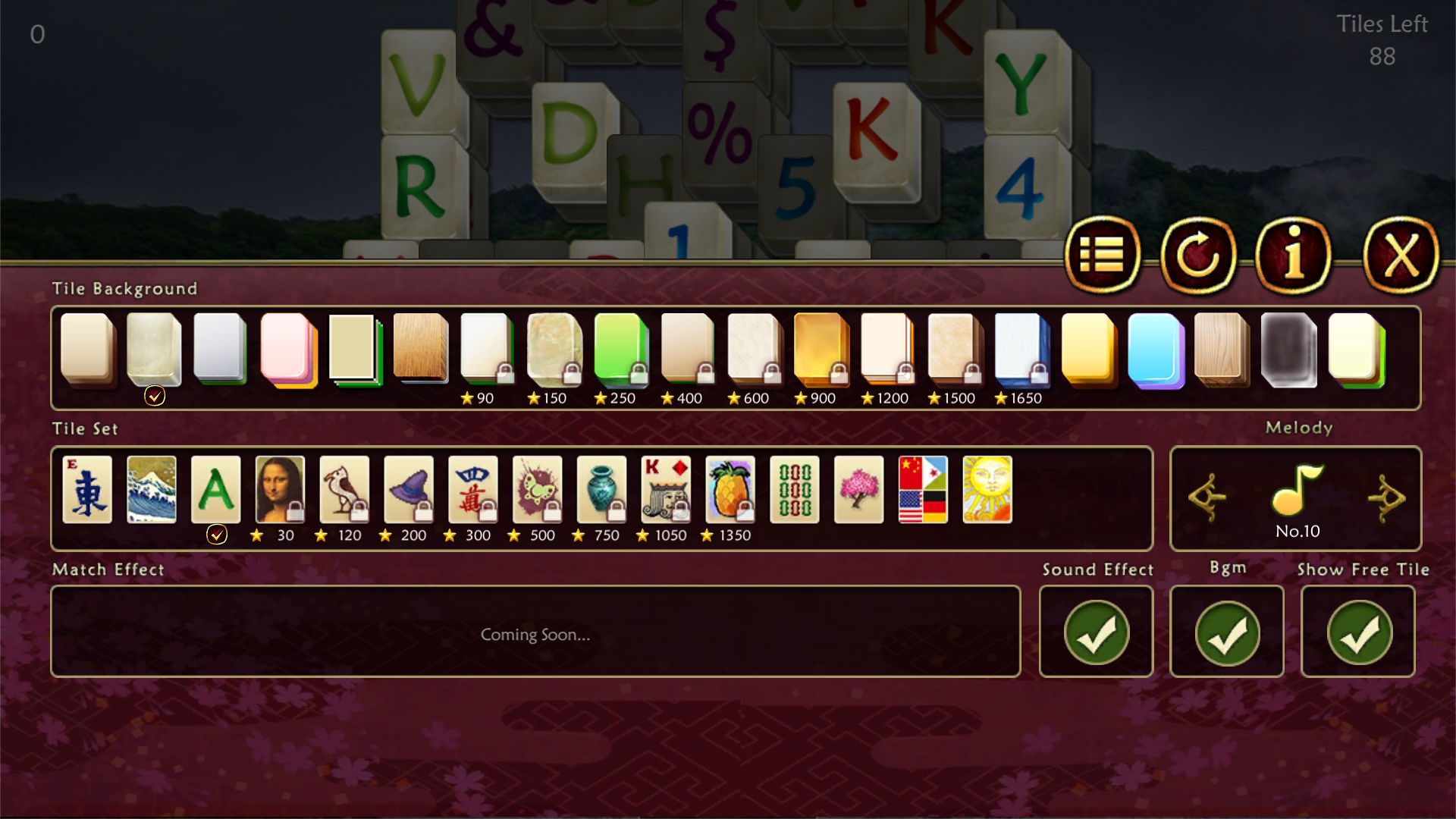Unlock the 90-star tile background

(x=486, y=349)
